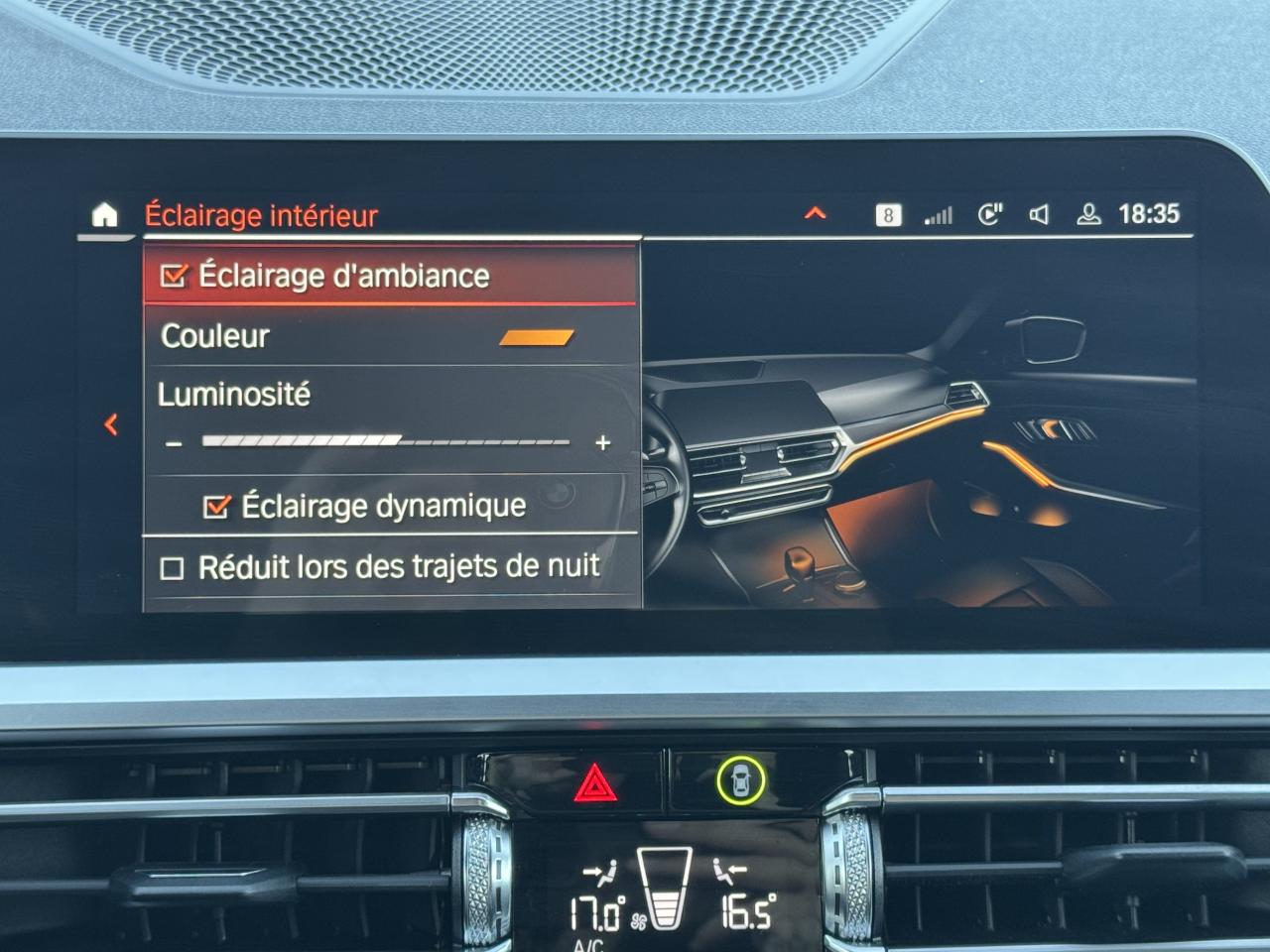Toggle the Éclairage d'ambiance checkbox

[175, 276]
